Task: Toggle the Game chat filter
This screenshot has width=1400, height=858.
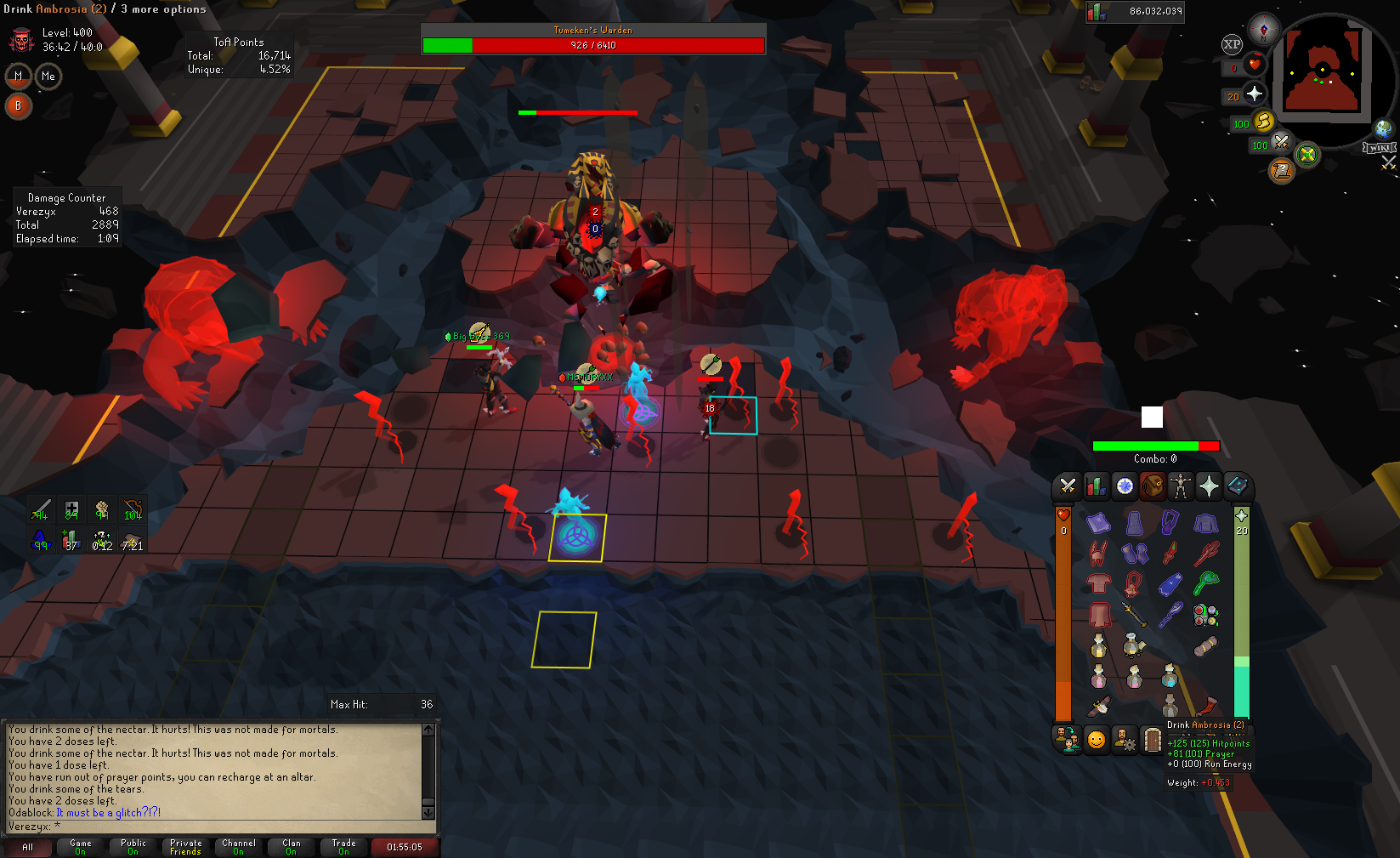Action: pos(81,847)
